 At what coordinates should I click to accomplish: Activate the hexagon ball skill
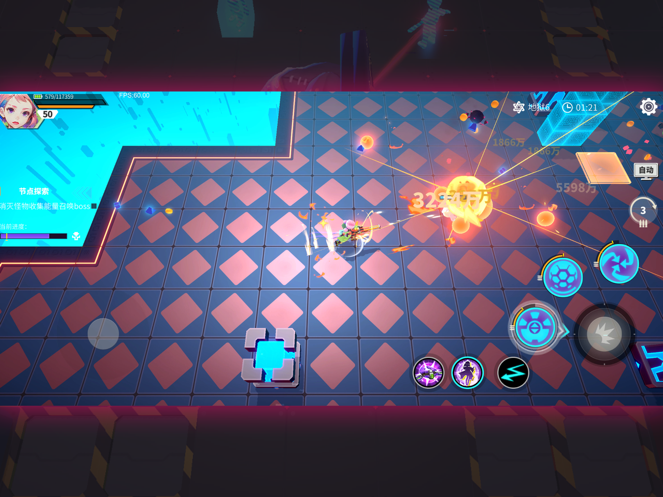pyautogui.click(x=563, y=276)
